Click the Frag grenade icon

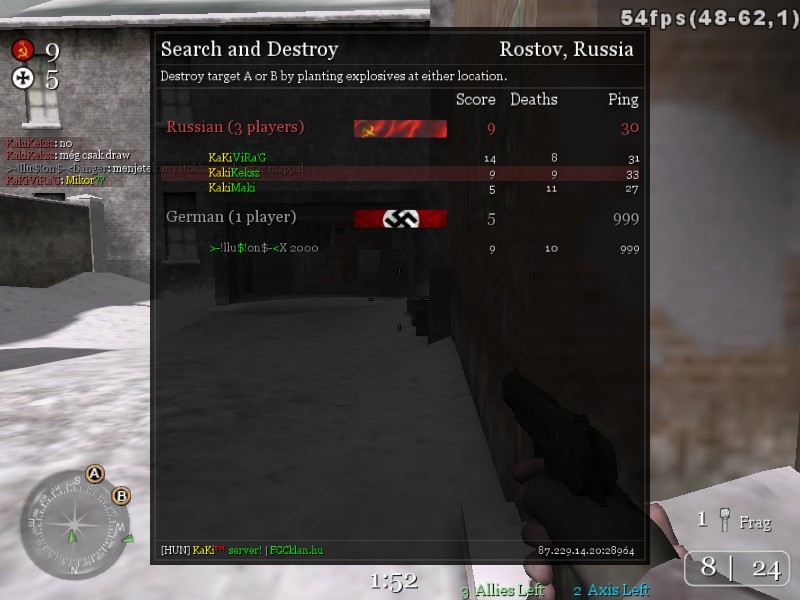pyautogui.click(x=724, y=519)
